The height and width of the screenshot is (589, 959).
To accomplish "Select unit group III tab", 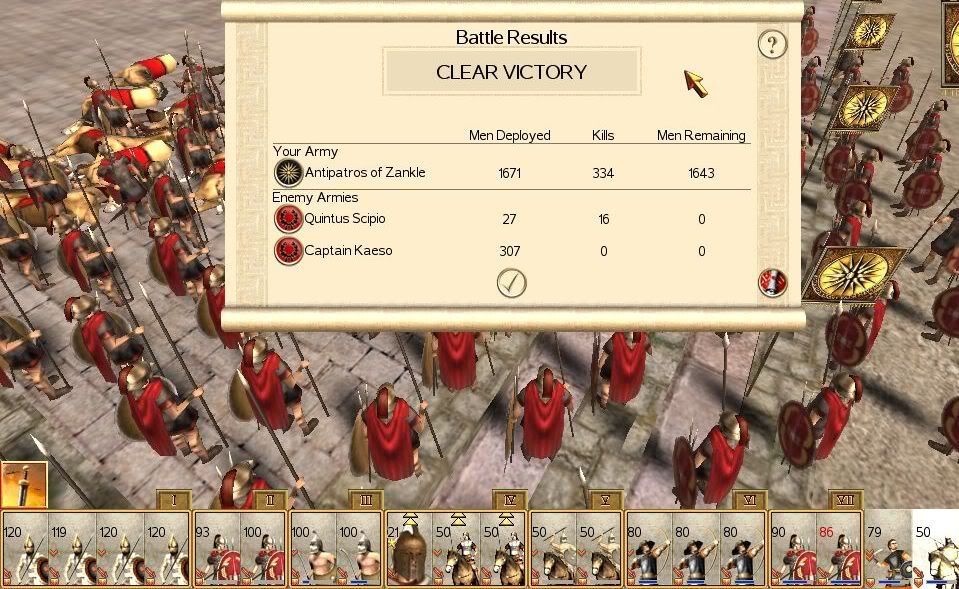I will pyautogui.click(x=365, y=499).
